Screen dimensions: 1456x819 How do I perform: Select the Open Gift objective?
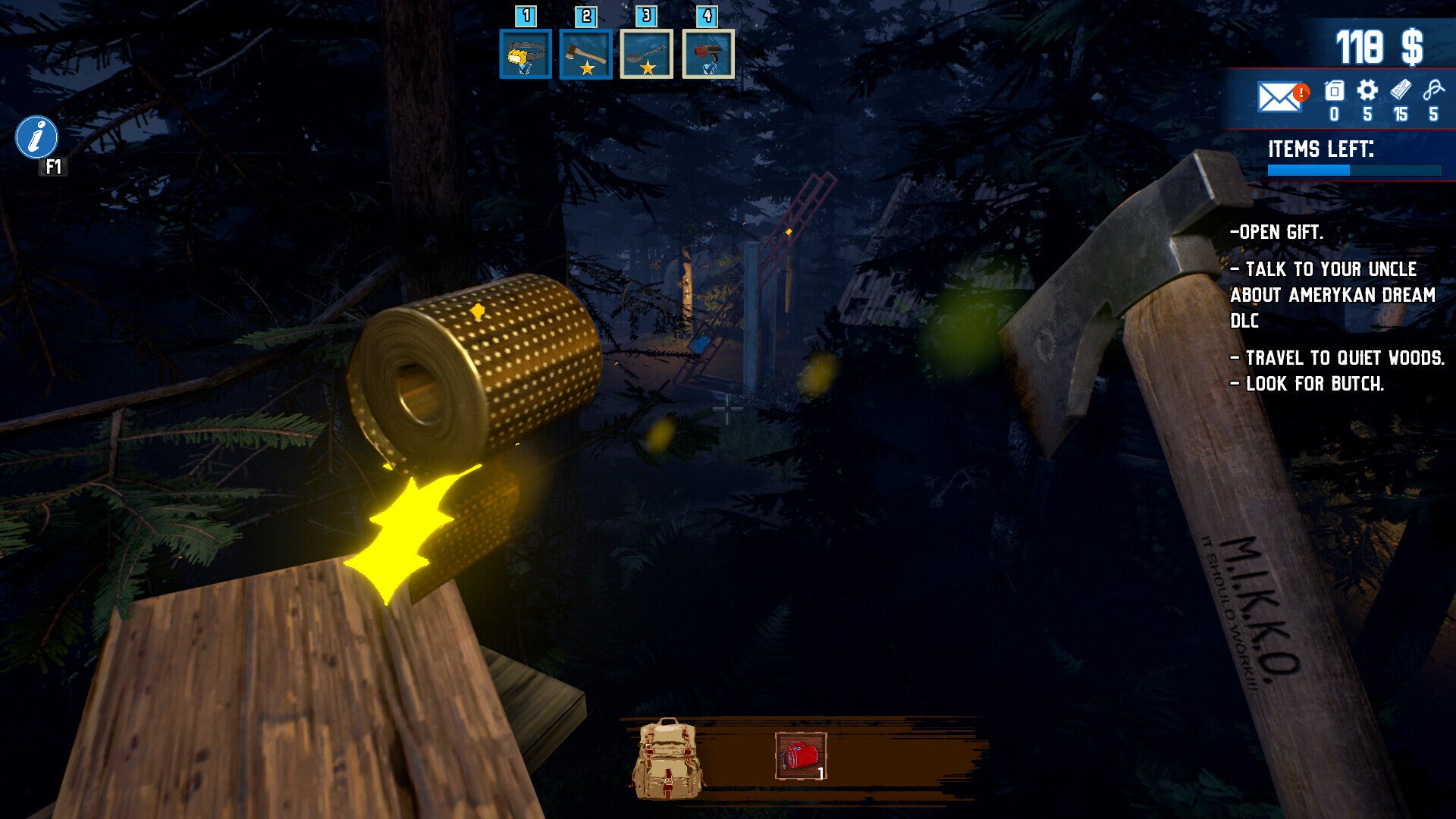pyautogui.click(x=1277, y=233)
